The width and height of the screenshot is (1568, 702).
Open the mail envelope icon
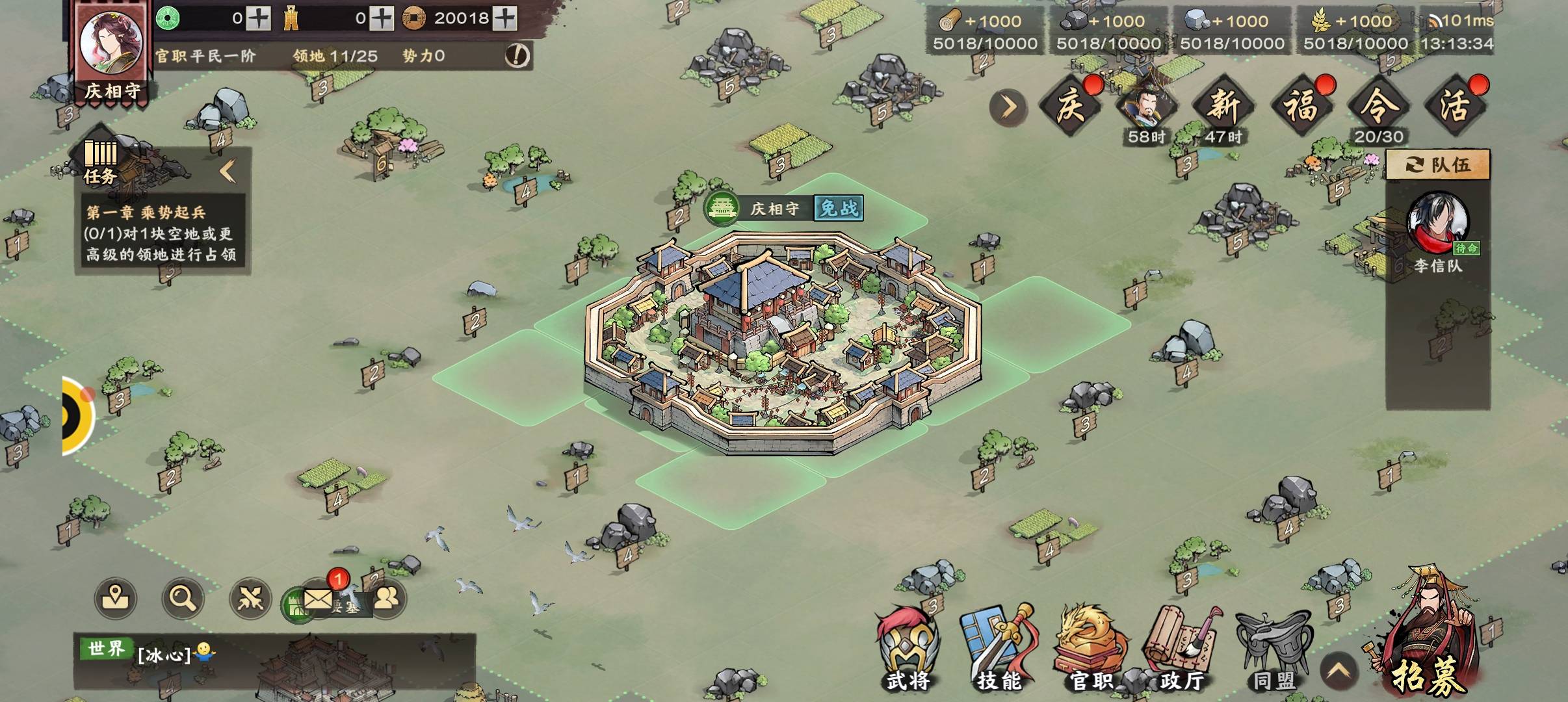[318, 599]
